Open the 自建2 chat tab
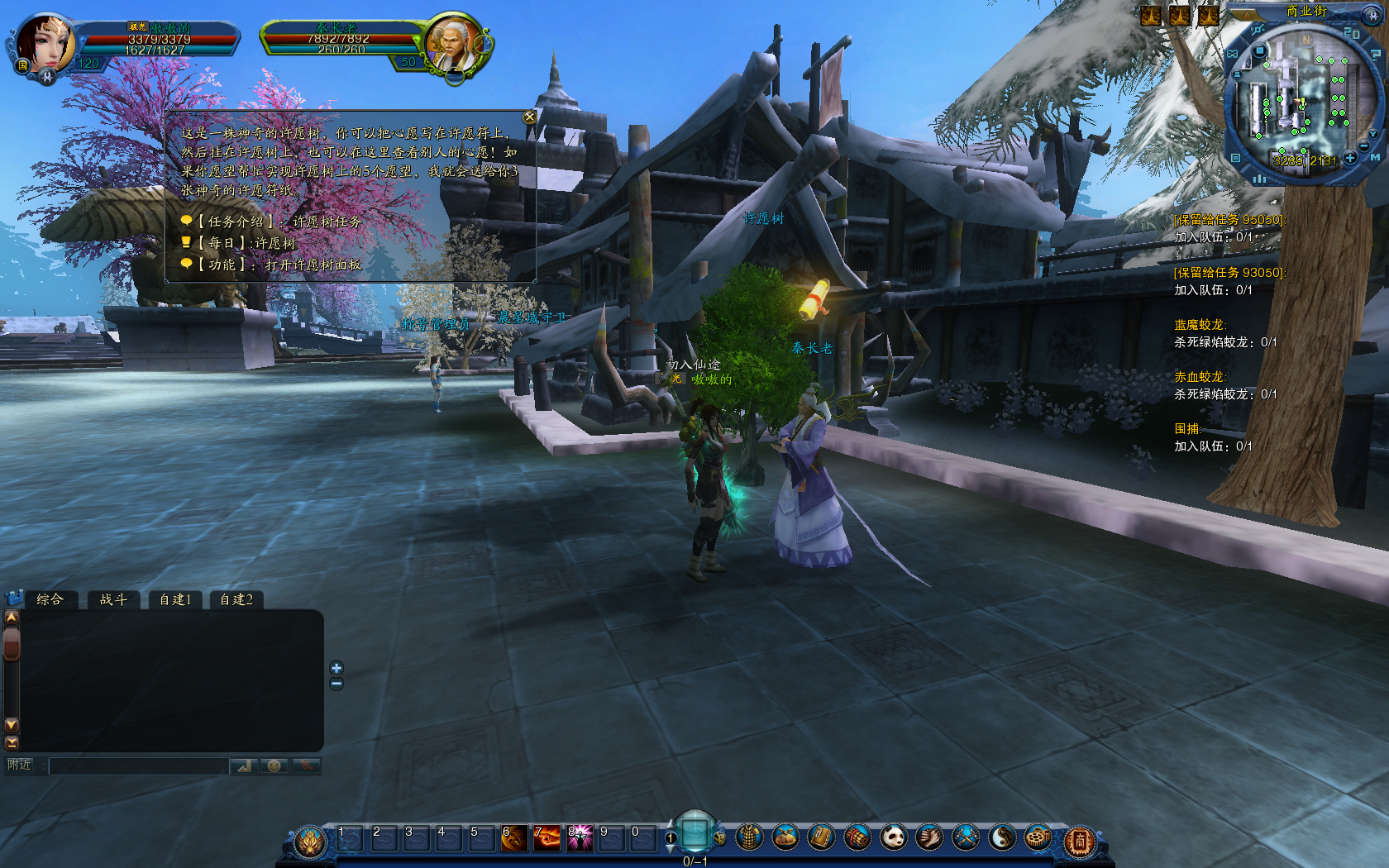Image resolution: width=1389 pixels, height=868 pixels. (236, 599)
